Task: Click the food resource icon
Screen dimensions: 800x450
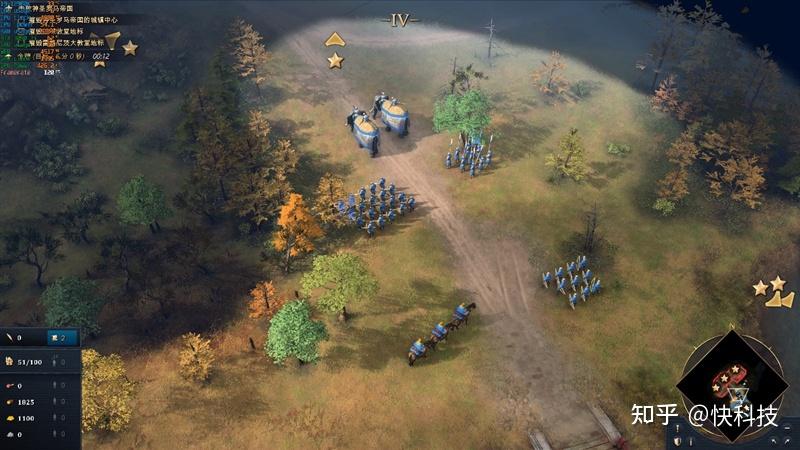Action: [9, 386]
